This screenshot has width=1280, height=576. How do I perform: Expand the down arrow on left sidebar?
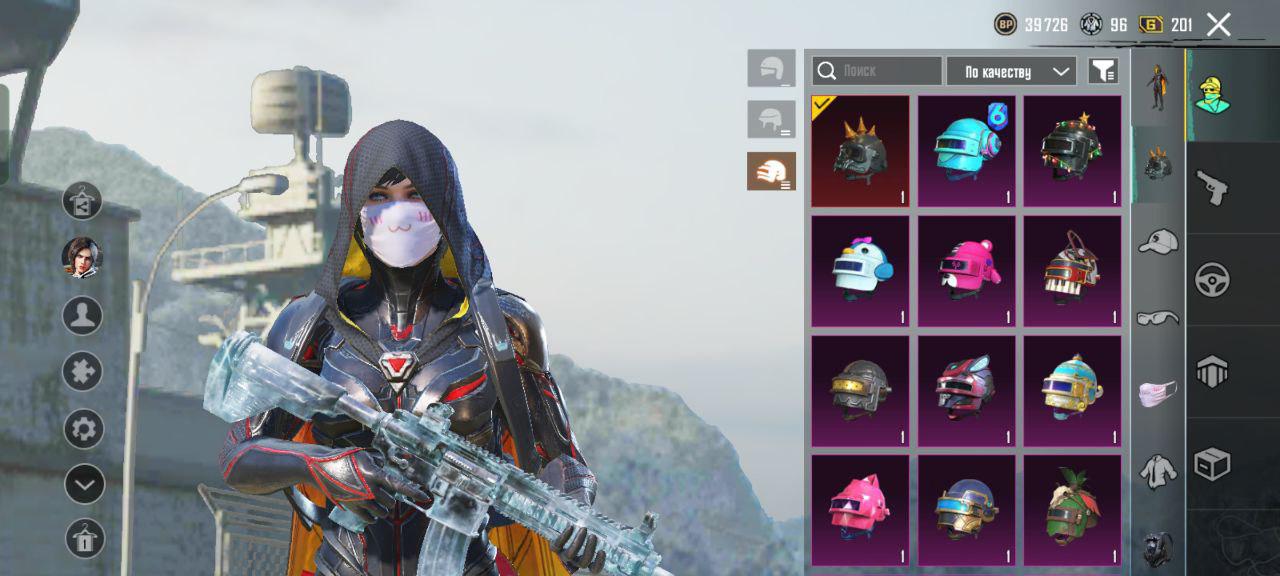coord(84,485)
